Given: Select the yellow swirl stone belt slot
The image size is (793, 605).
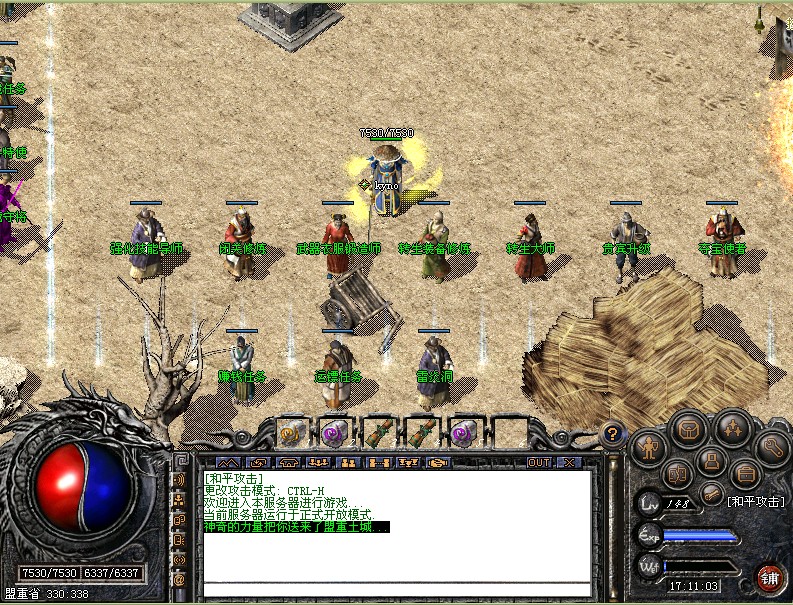Looking at the screenshot, I should tap(292, 433).
